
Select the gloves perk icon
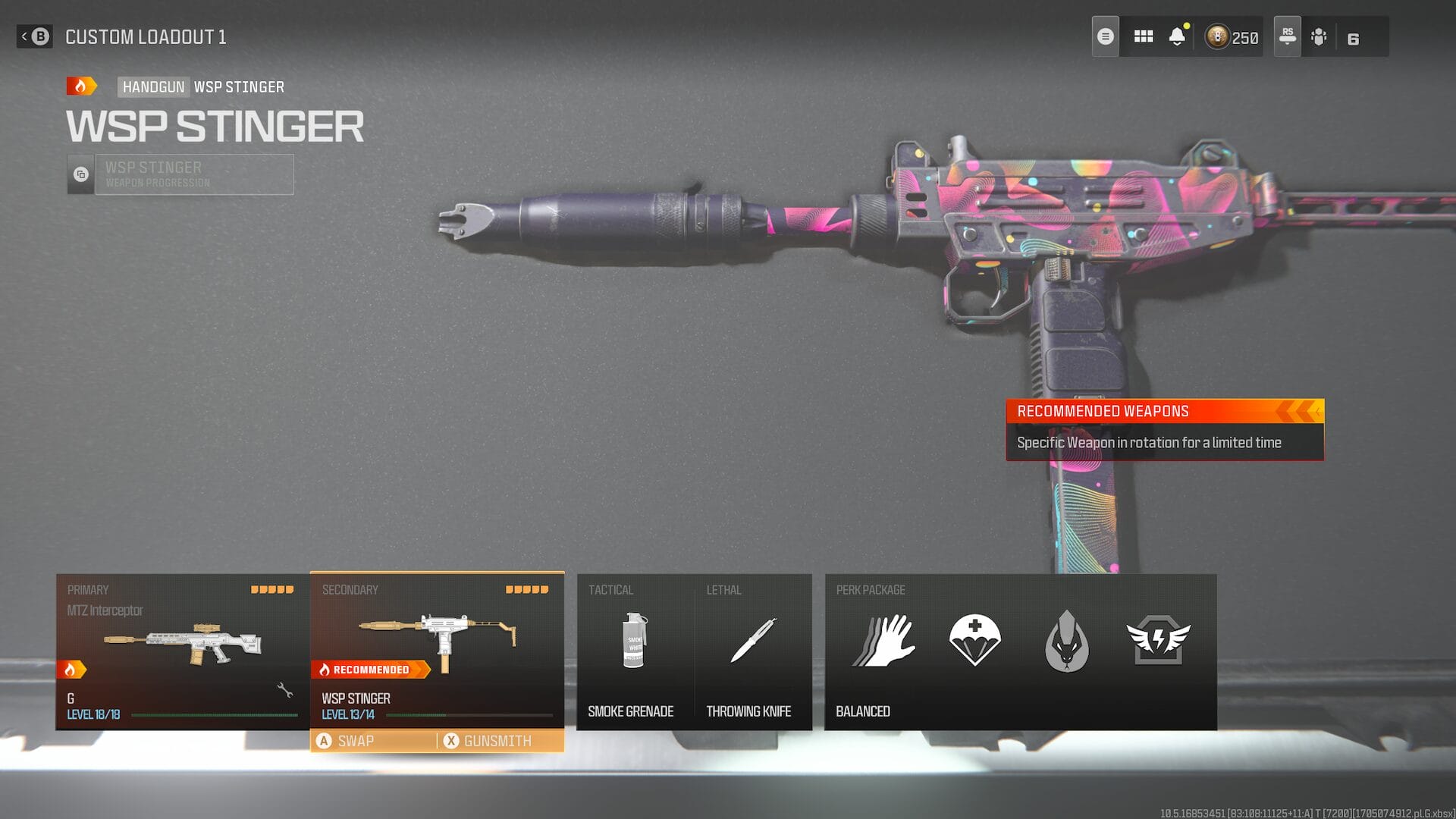884,641
